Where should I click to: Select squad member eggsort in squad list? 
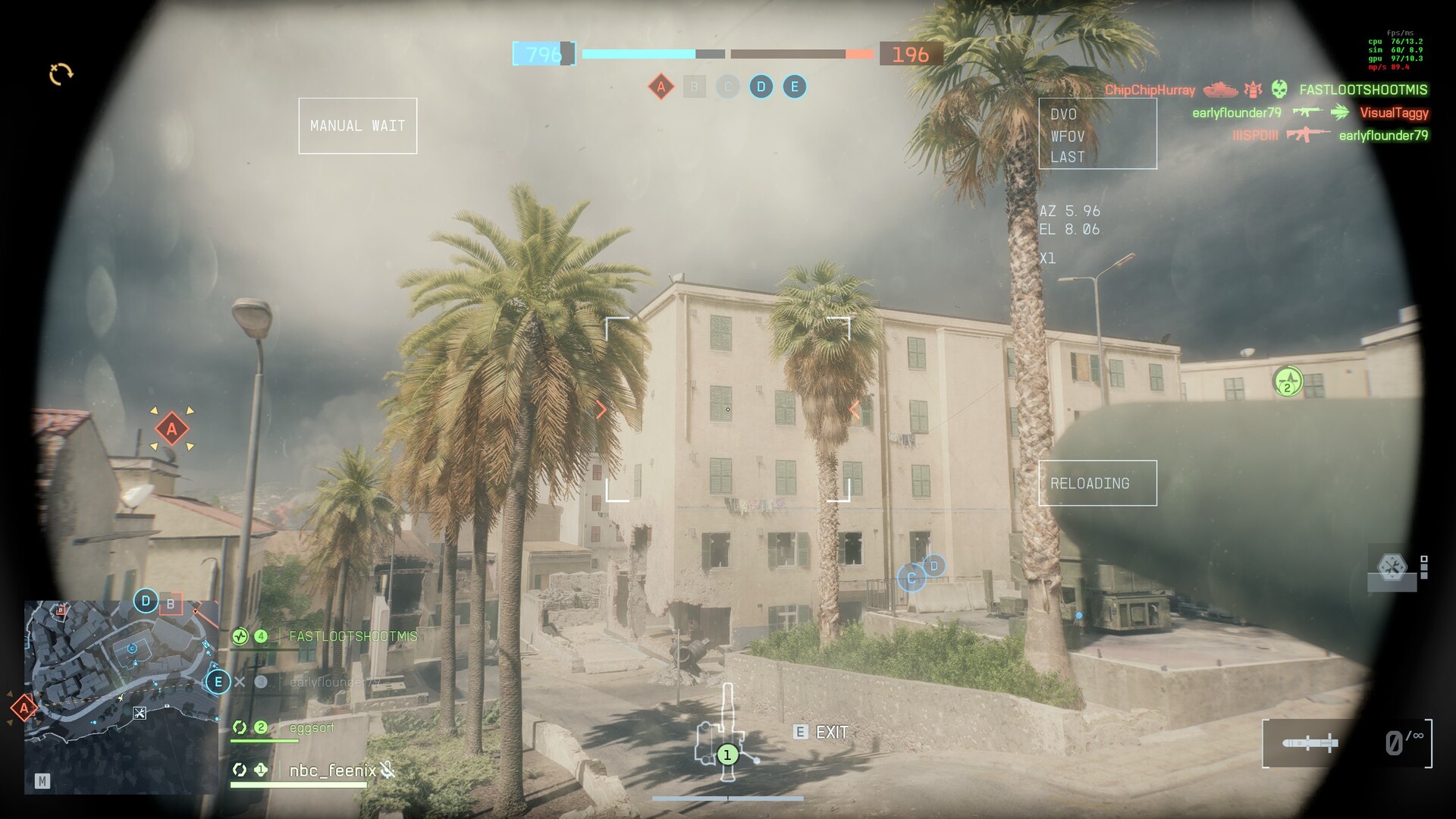[x=312, y=727]
